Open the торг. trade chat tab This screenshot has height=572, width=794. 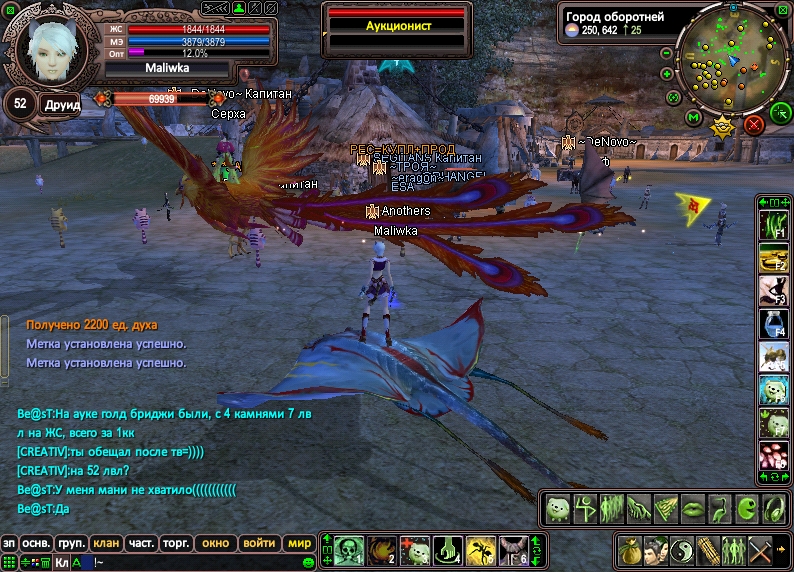pos(176,543)
